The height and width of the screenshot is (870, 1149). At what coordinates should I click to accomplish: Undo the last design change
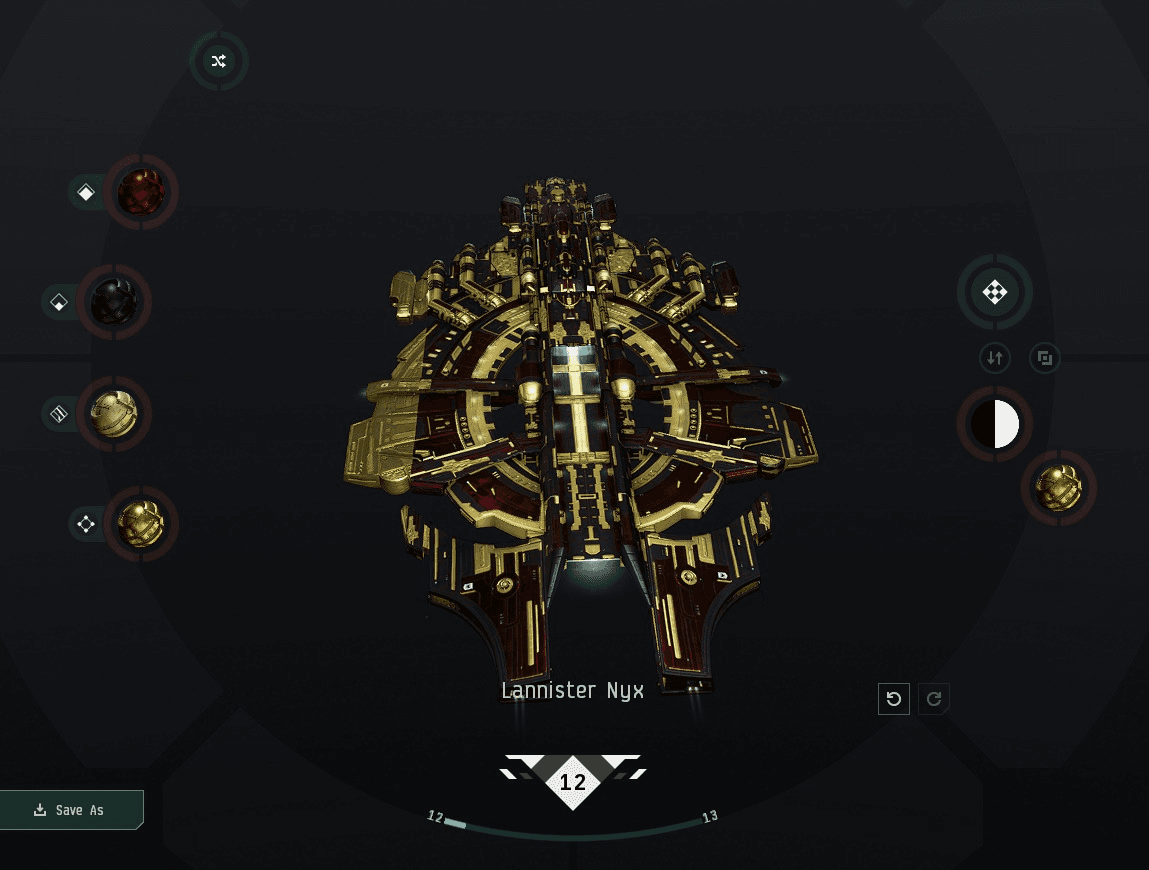pos(894,699)
